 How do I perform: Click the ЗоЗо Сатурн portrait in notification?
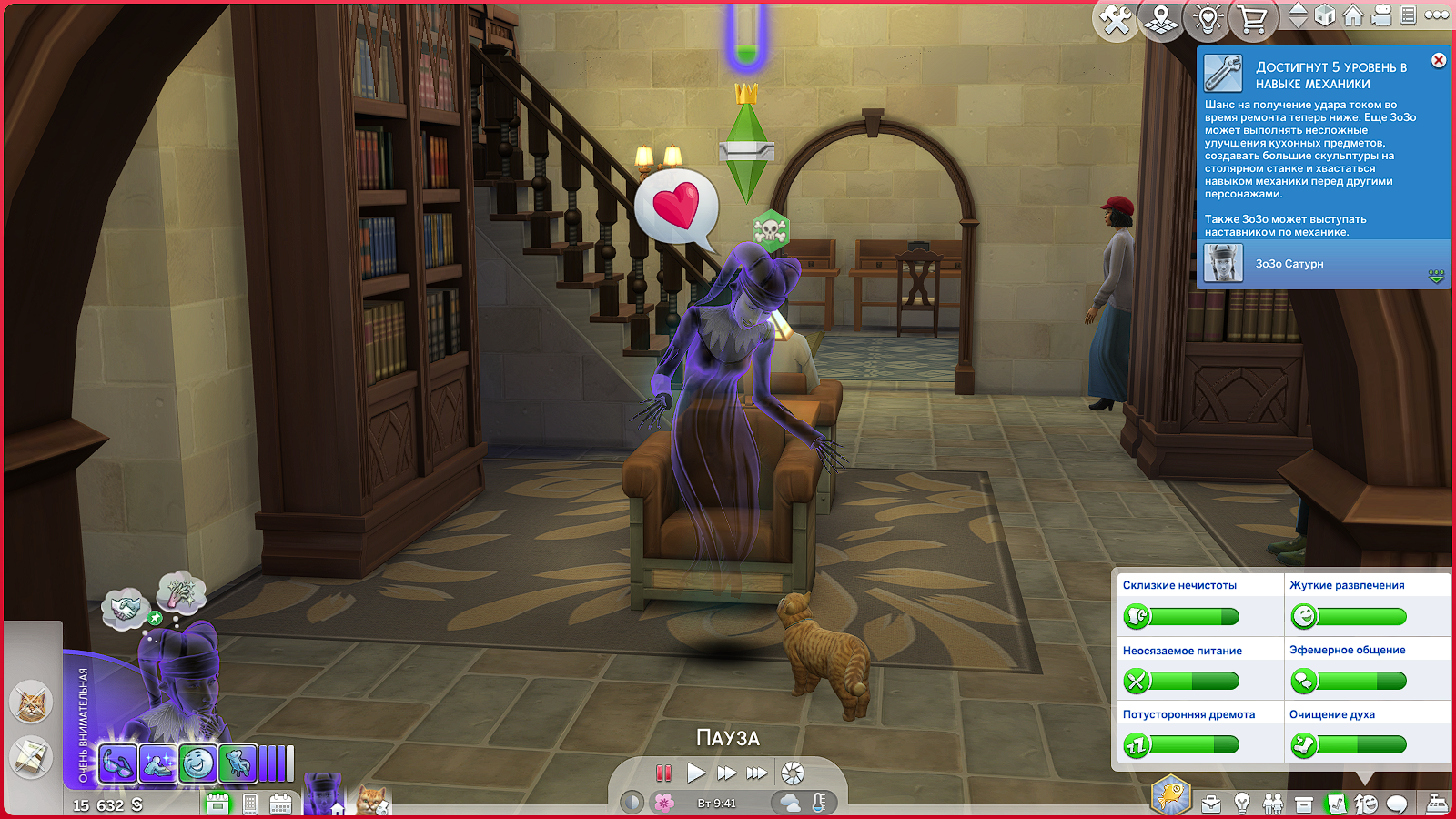pyautogui.click(x=1223, y=264)
